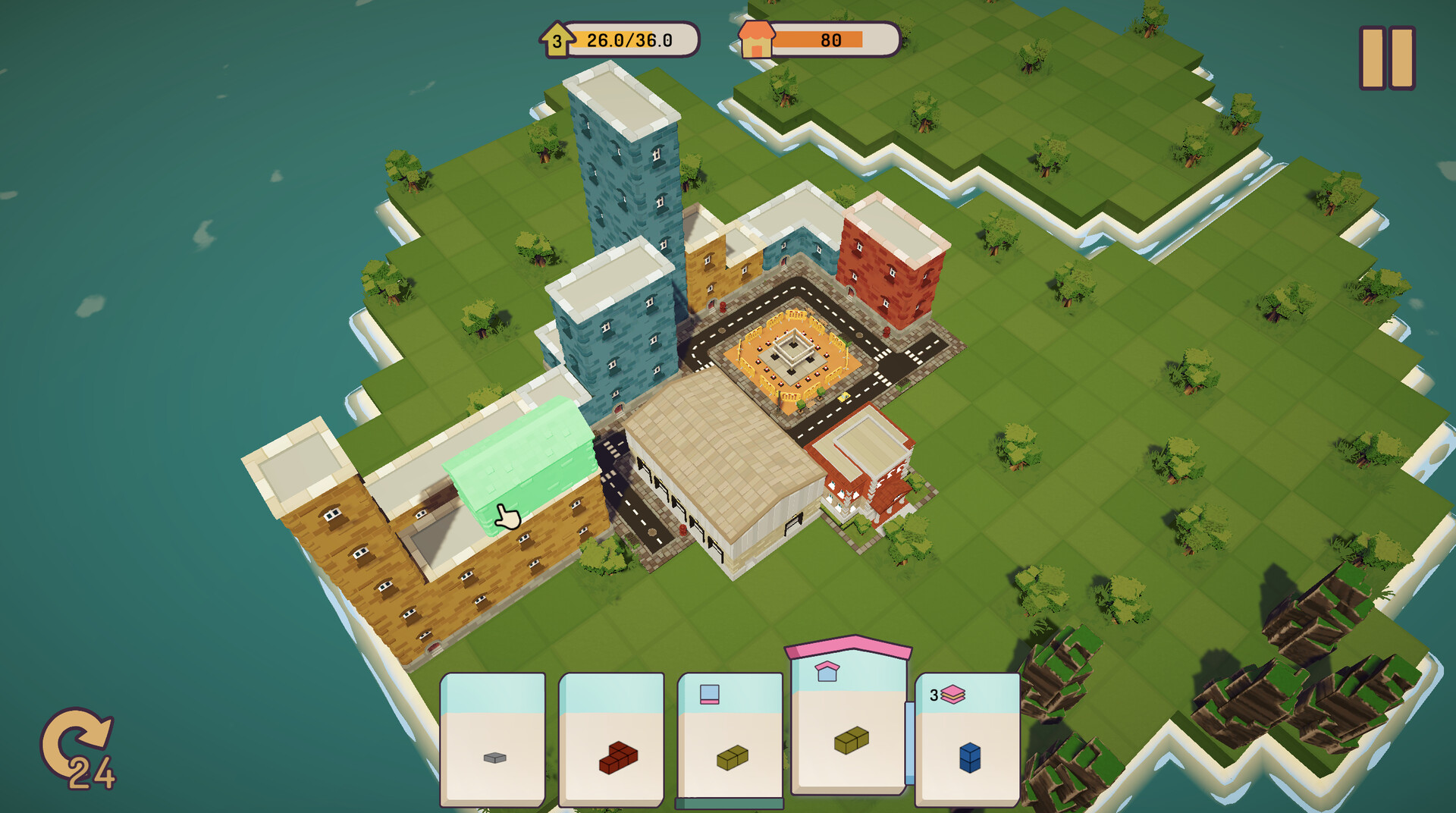
Task: Click the yellow level-up arrow icon
Action: point(556,40)
